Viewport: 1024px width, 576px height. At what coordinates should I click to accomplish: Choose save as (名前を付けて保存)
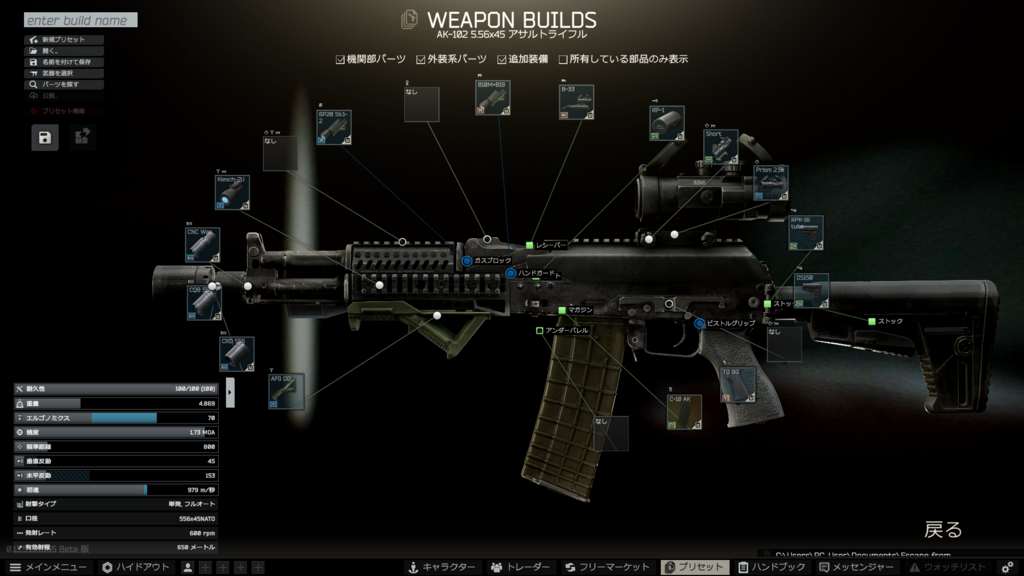point(65,62)
